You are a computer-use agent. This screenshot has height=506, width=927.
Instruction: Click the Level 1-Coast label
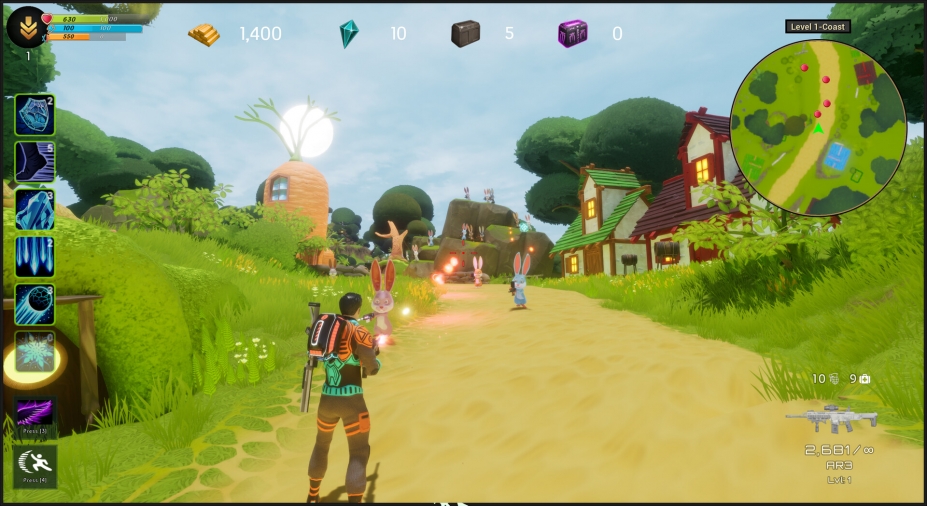818,27
